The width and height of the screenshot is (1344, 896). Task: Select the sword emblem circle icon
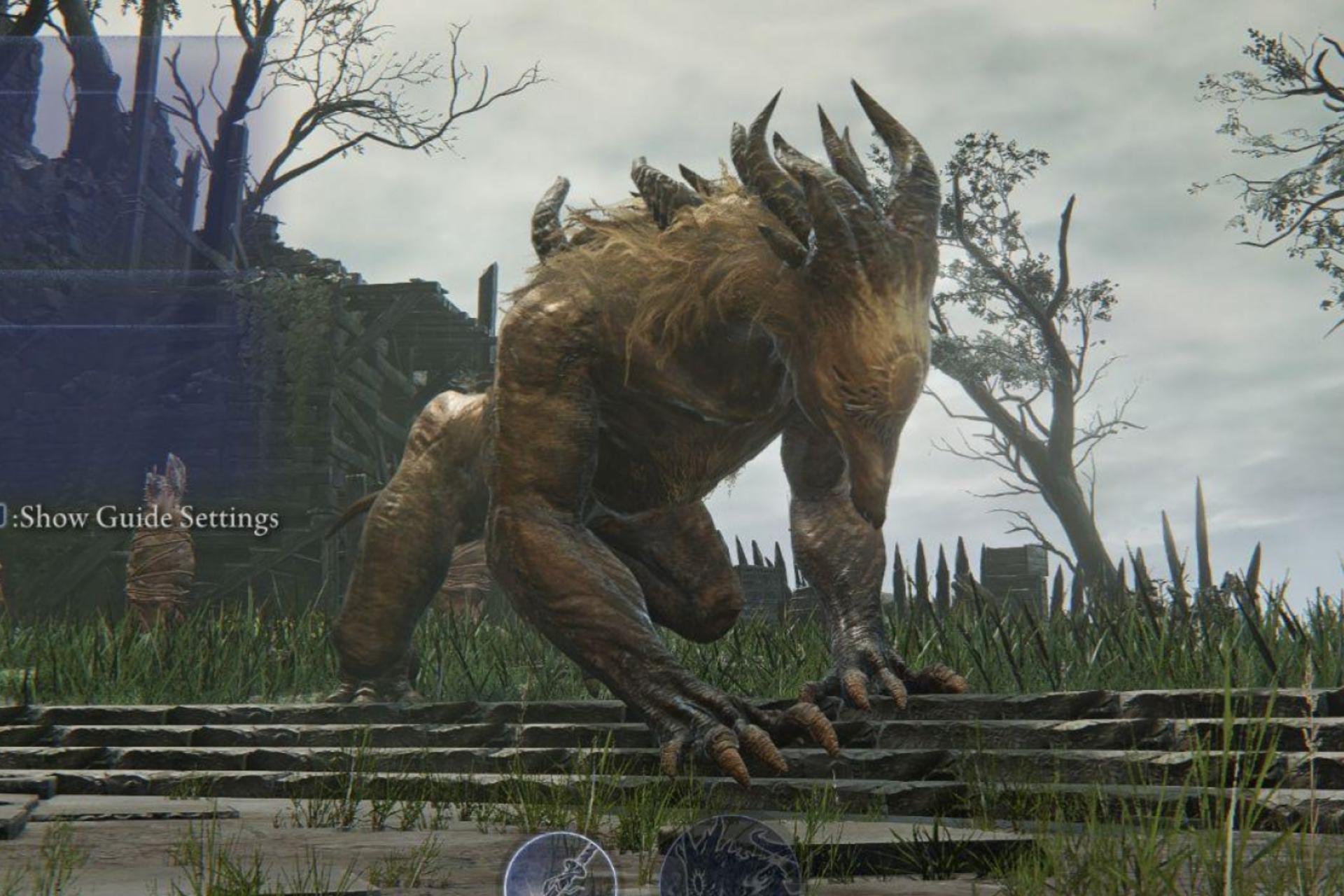click(560, 869)
